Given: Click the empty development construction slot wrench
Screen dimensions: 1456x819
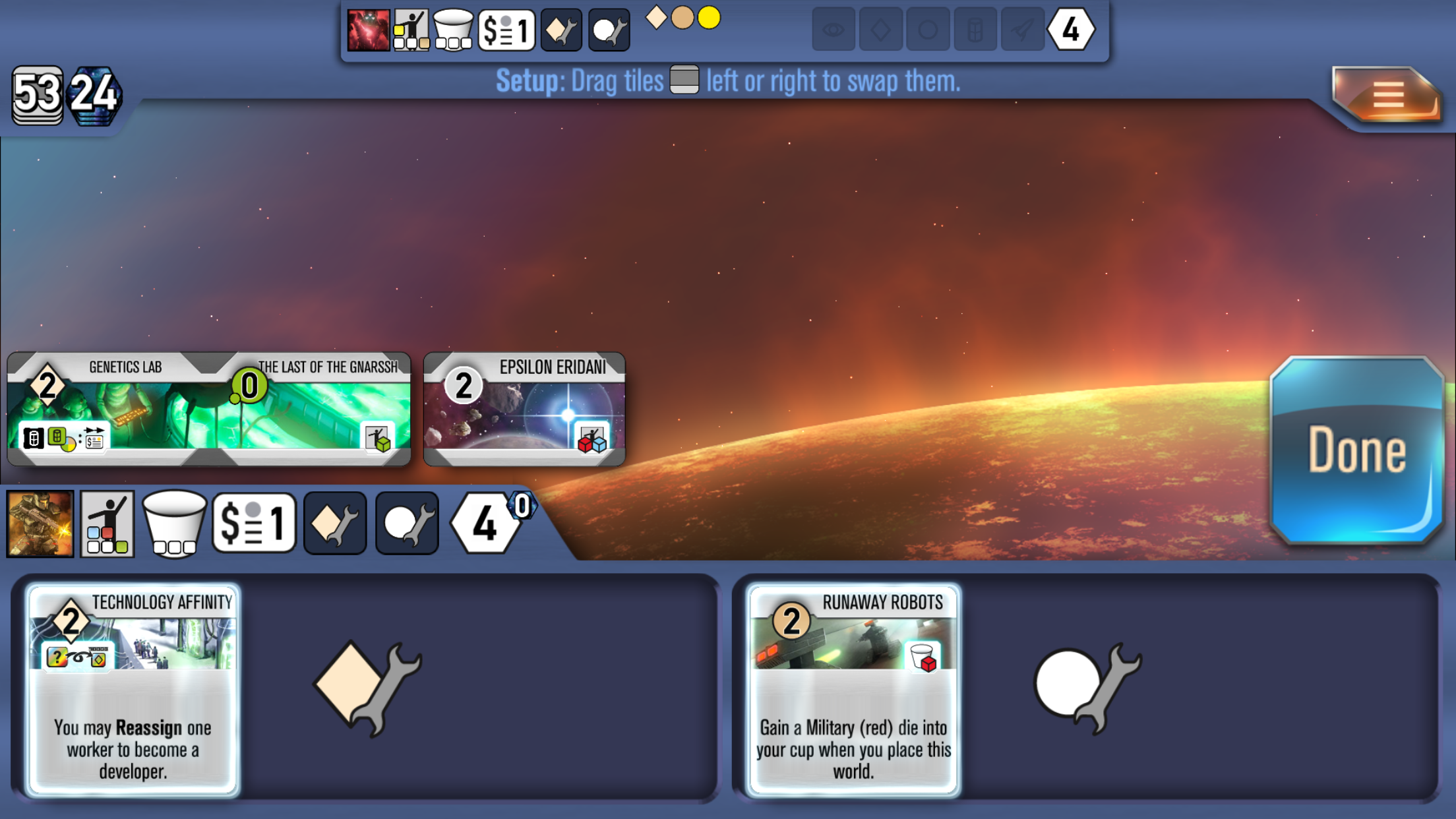Looking at the screenshot, I should point(367,688).
